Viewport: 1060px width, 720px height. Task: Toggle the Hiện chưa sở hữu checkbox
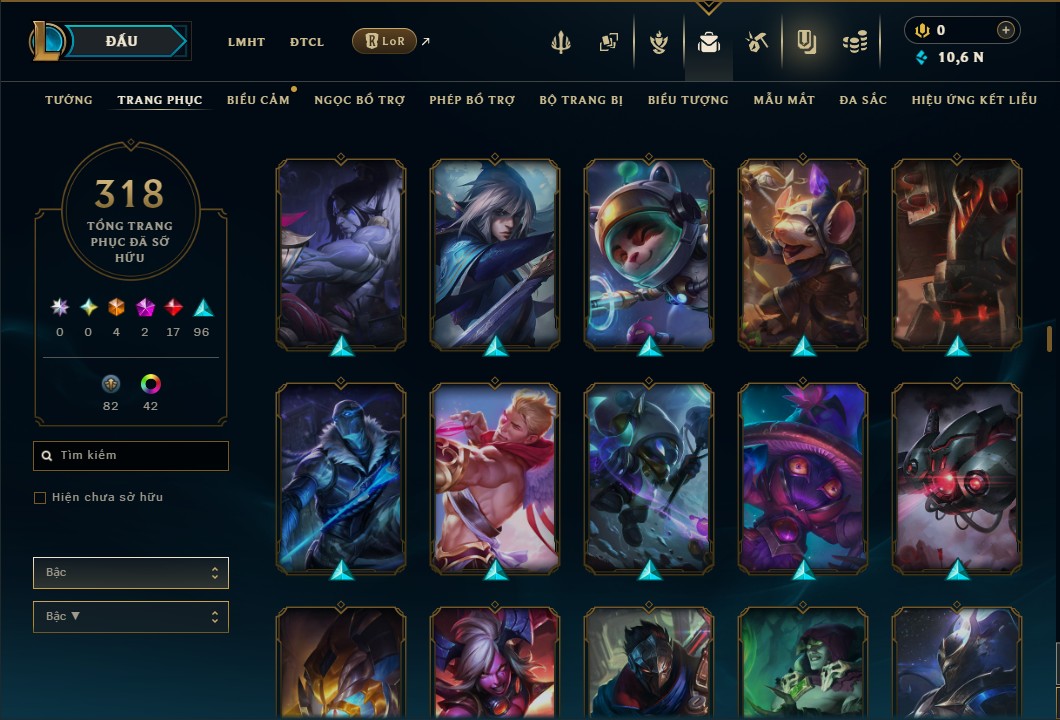click(x=40, y=498)
